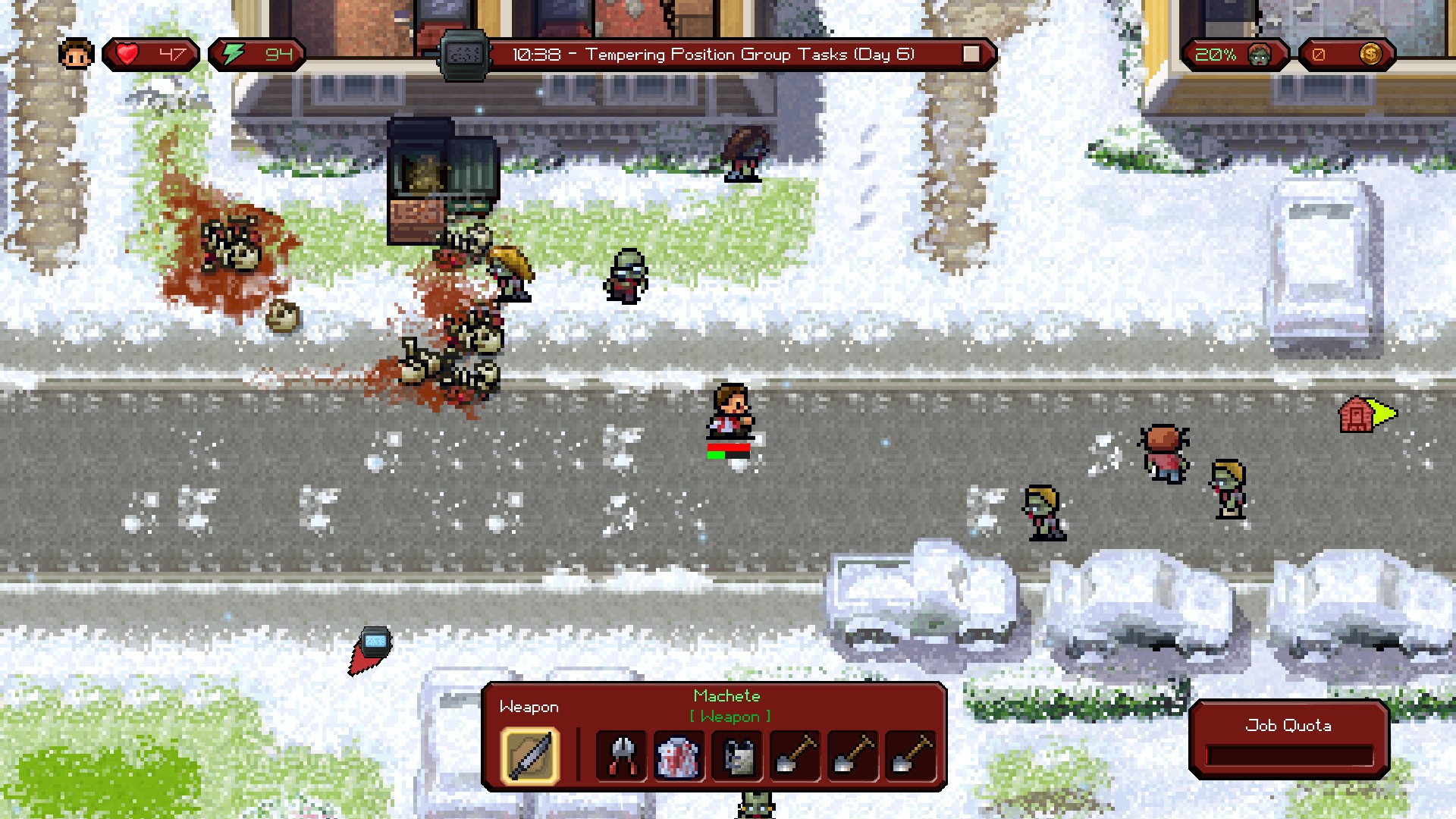The width and height of the screenshot is (1456, 819).
Task: Click the heart icon on the health meter
Action: coord(127,53)
